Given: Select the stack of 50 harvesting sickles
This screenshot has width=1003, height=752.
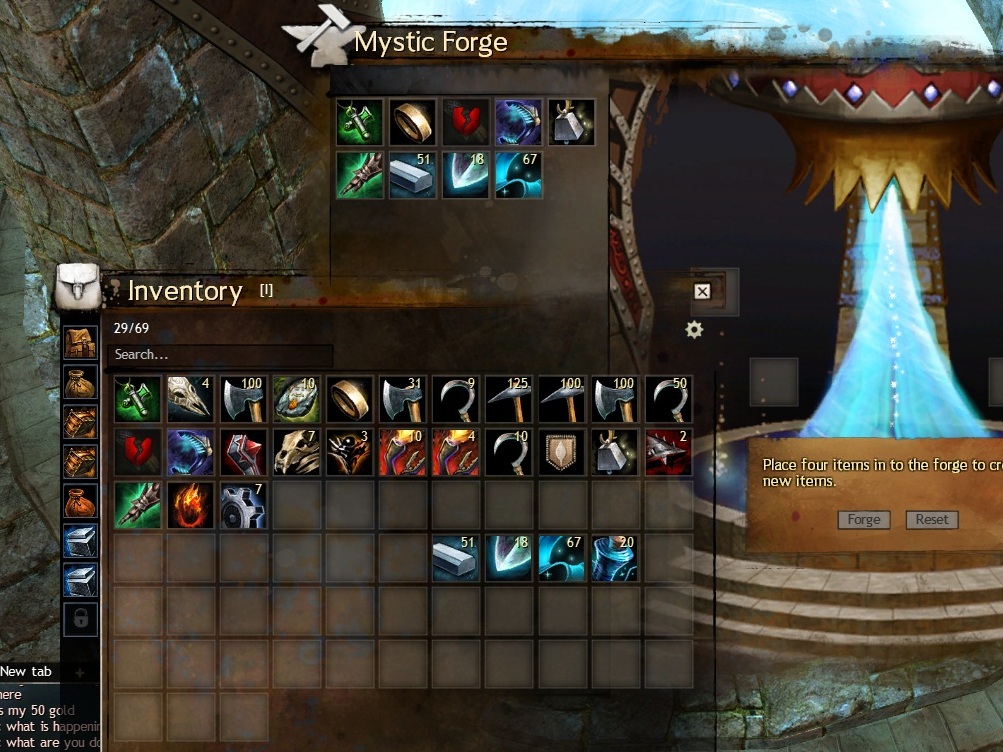Looking at the screenshot, I should coord(668,398).
